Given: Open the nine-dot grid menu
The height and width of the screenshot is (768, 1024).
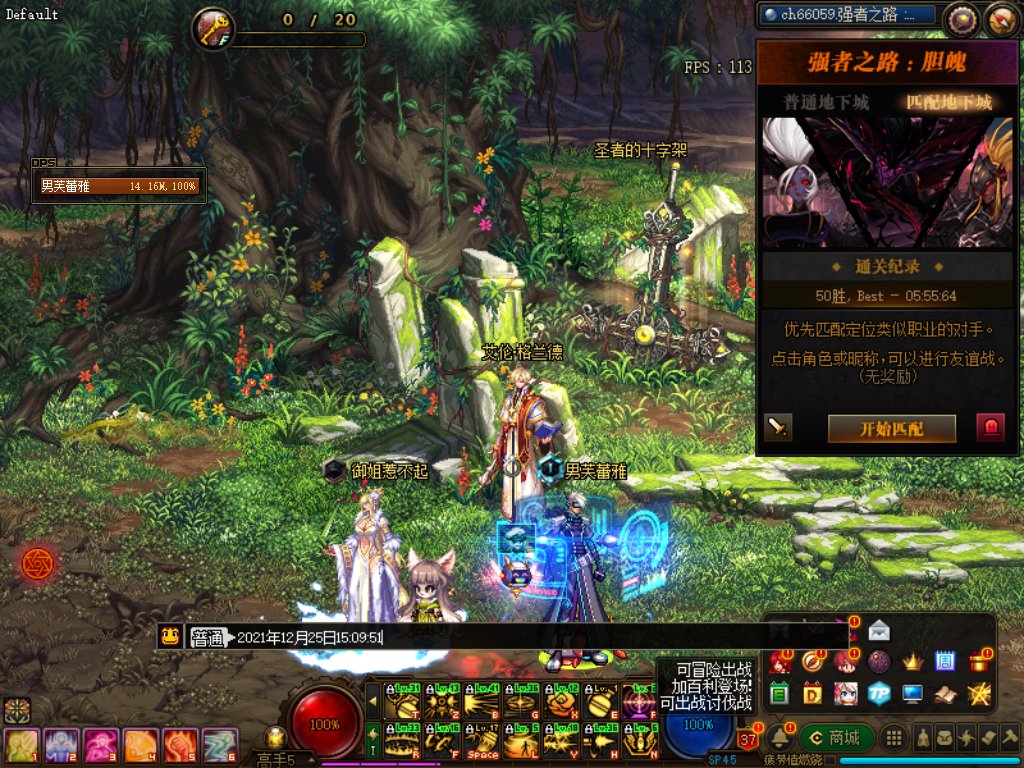Looking at the screenshot, I should (894, 738).
